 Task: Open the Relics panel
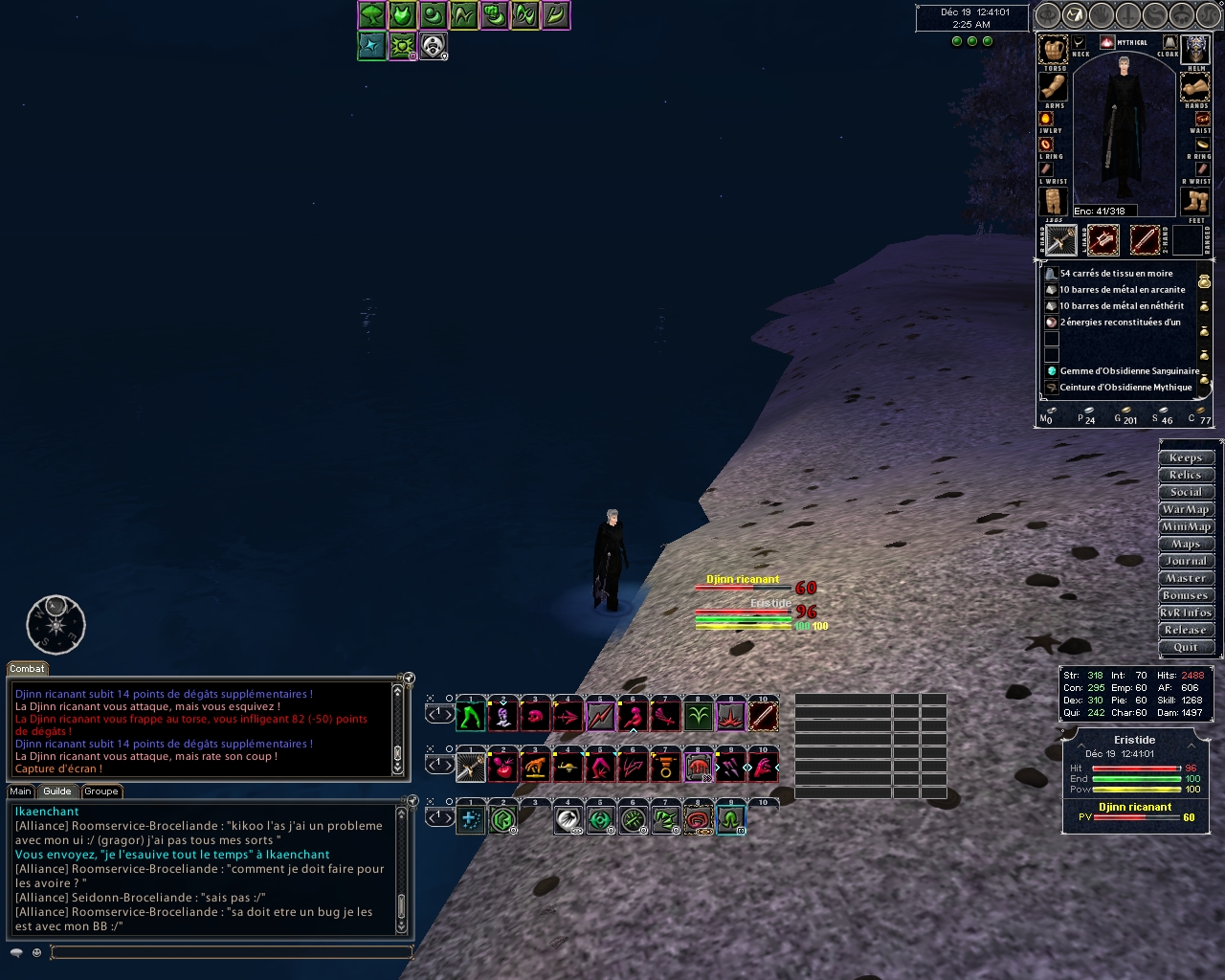[1186, 475]
